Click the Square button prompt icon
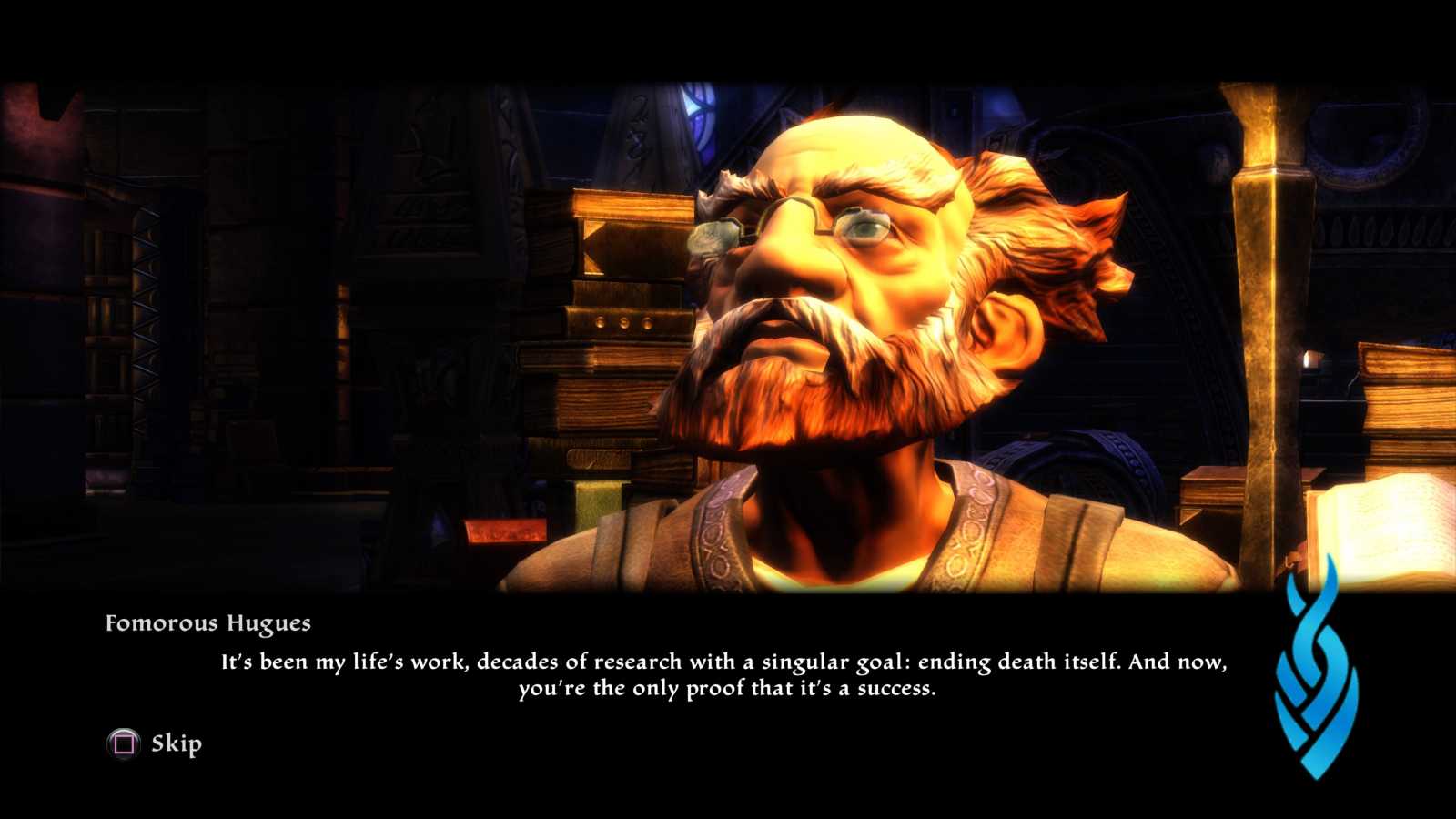The width and height of the screenshot is (1456, 819). (123, 743)
